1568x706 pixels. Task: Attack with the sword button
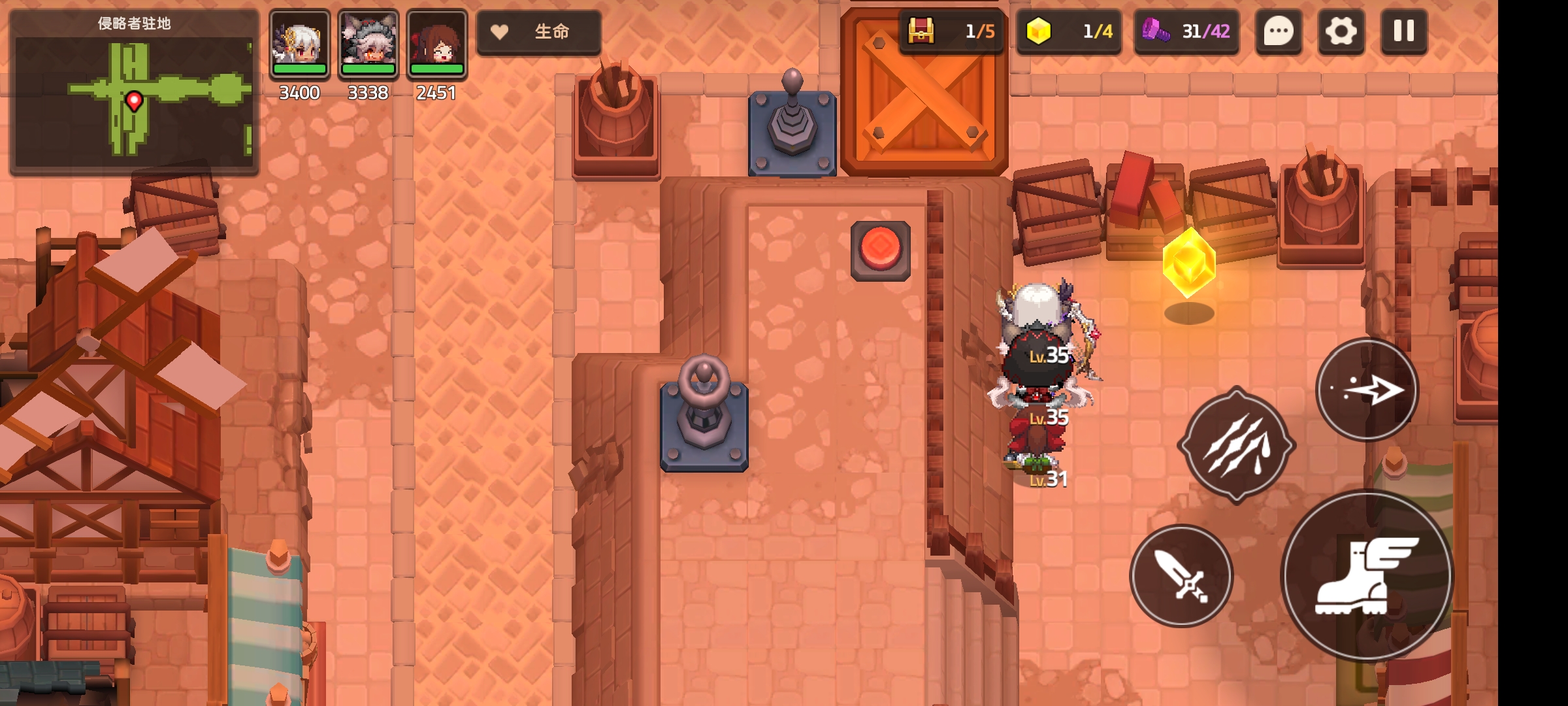1181,576
